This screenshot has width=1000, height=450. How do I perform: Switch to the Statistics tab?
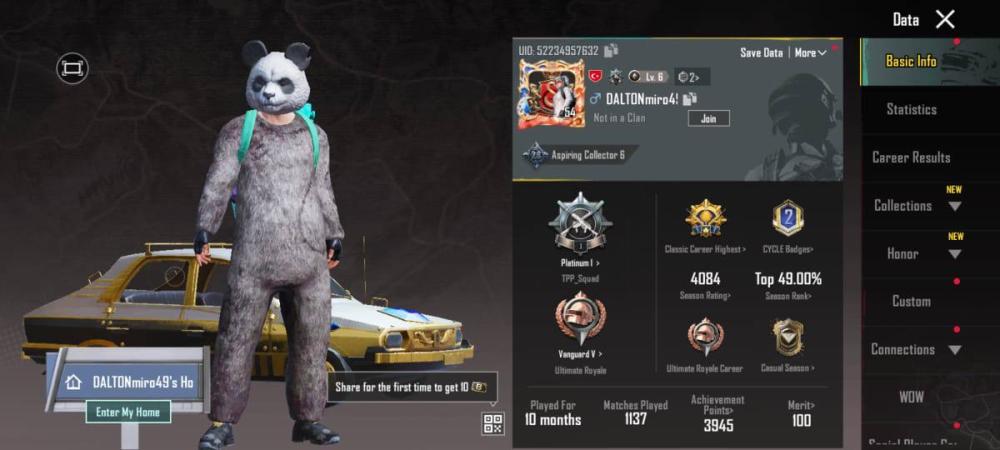(x=911, y=109)
